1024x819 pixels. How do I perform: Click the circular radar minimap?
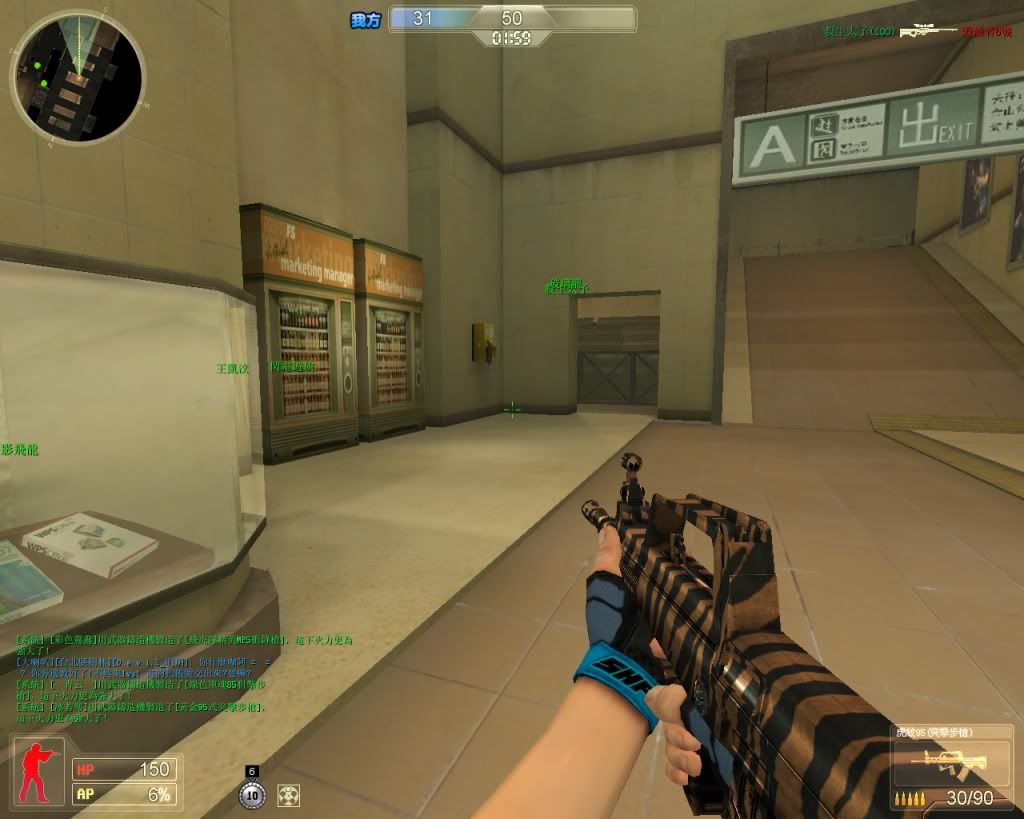77,77
